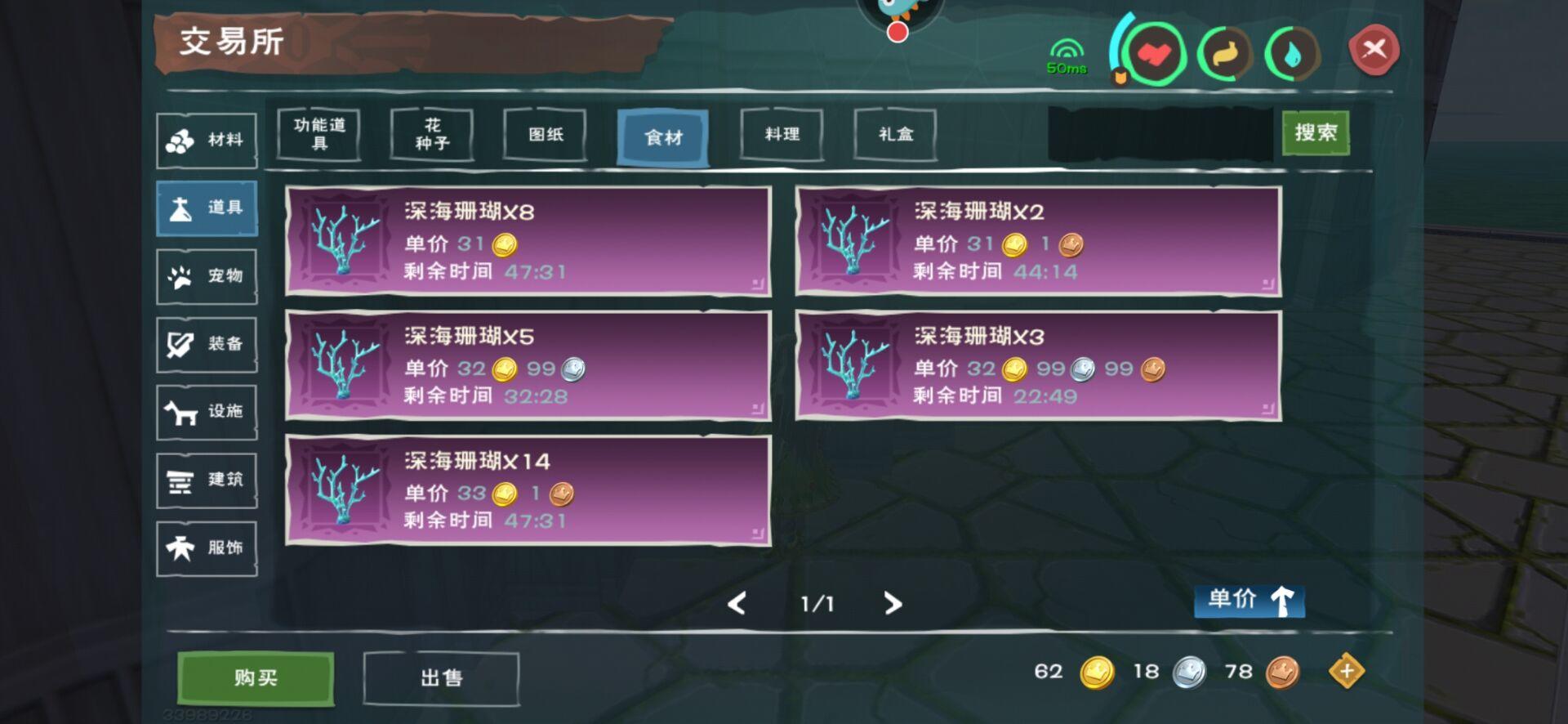Open the 单价 sorting selector
Viewport: 1568px width, 724px height.
pyautogui.click(x=1233, y=602)
